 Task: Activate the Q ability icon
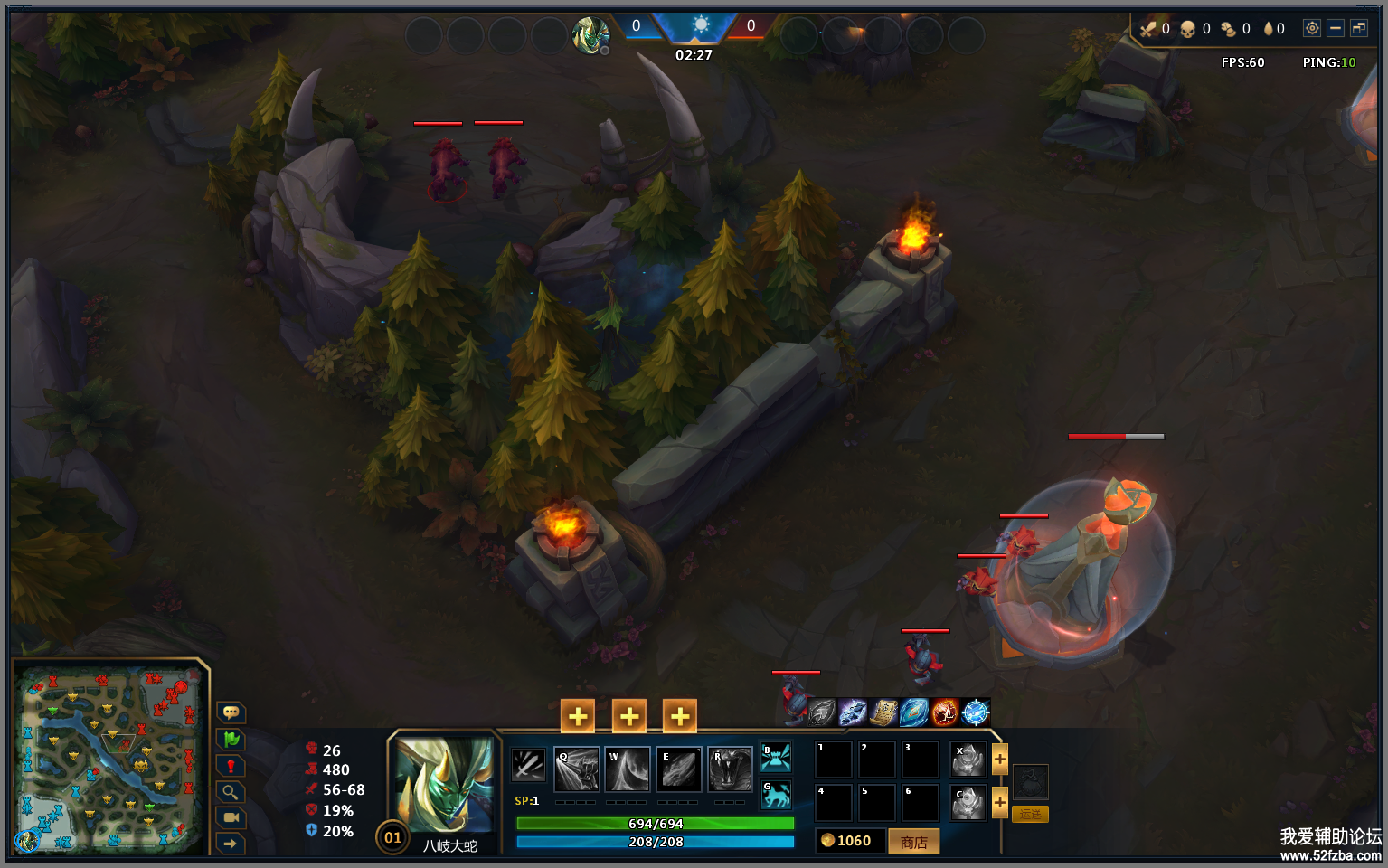577,769
